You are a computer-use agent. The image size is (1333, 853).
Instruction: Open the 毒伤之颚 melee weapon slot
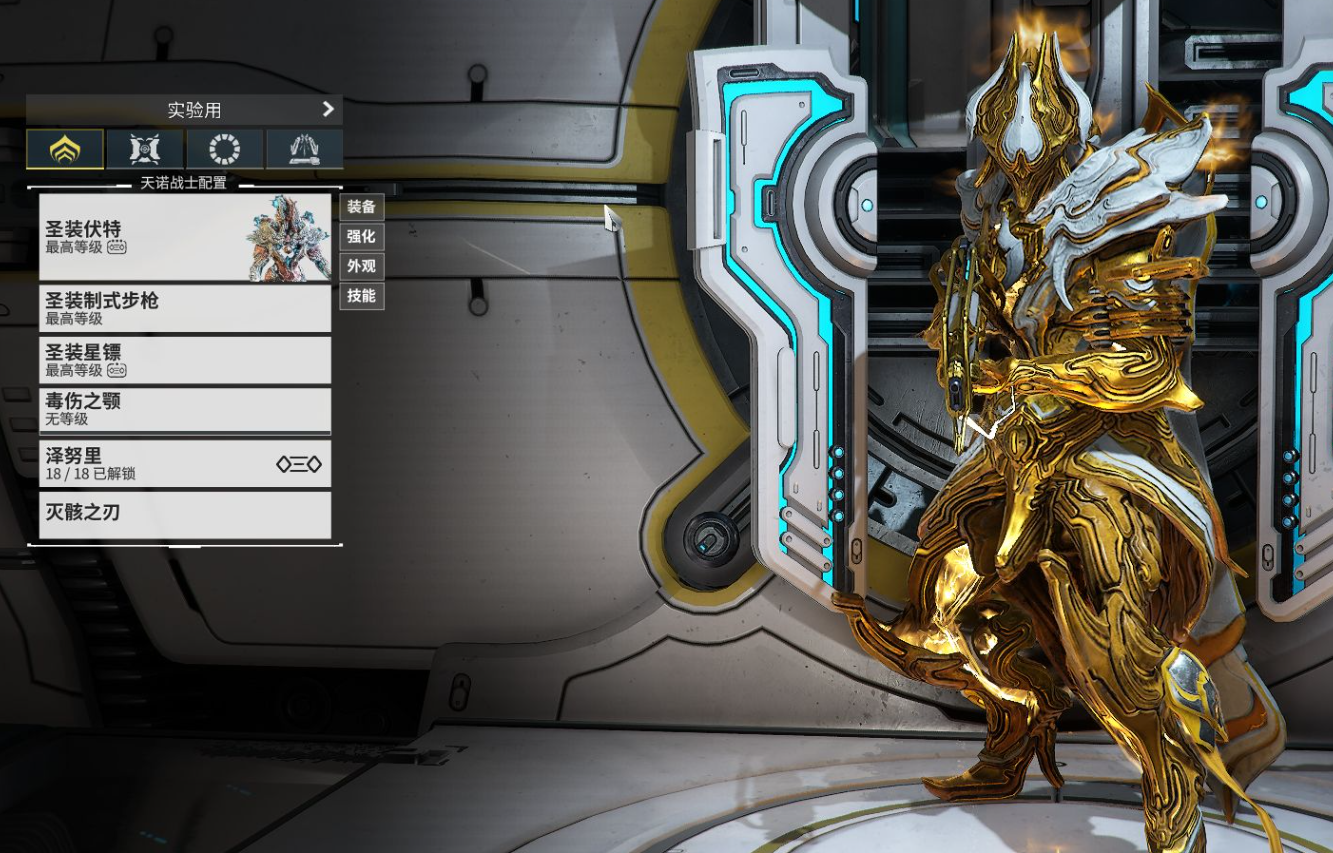[x=185, y=409]
